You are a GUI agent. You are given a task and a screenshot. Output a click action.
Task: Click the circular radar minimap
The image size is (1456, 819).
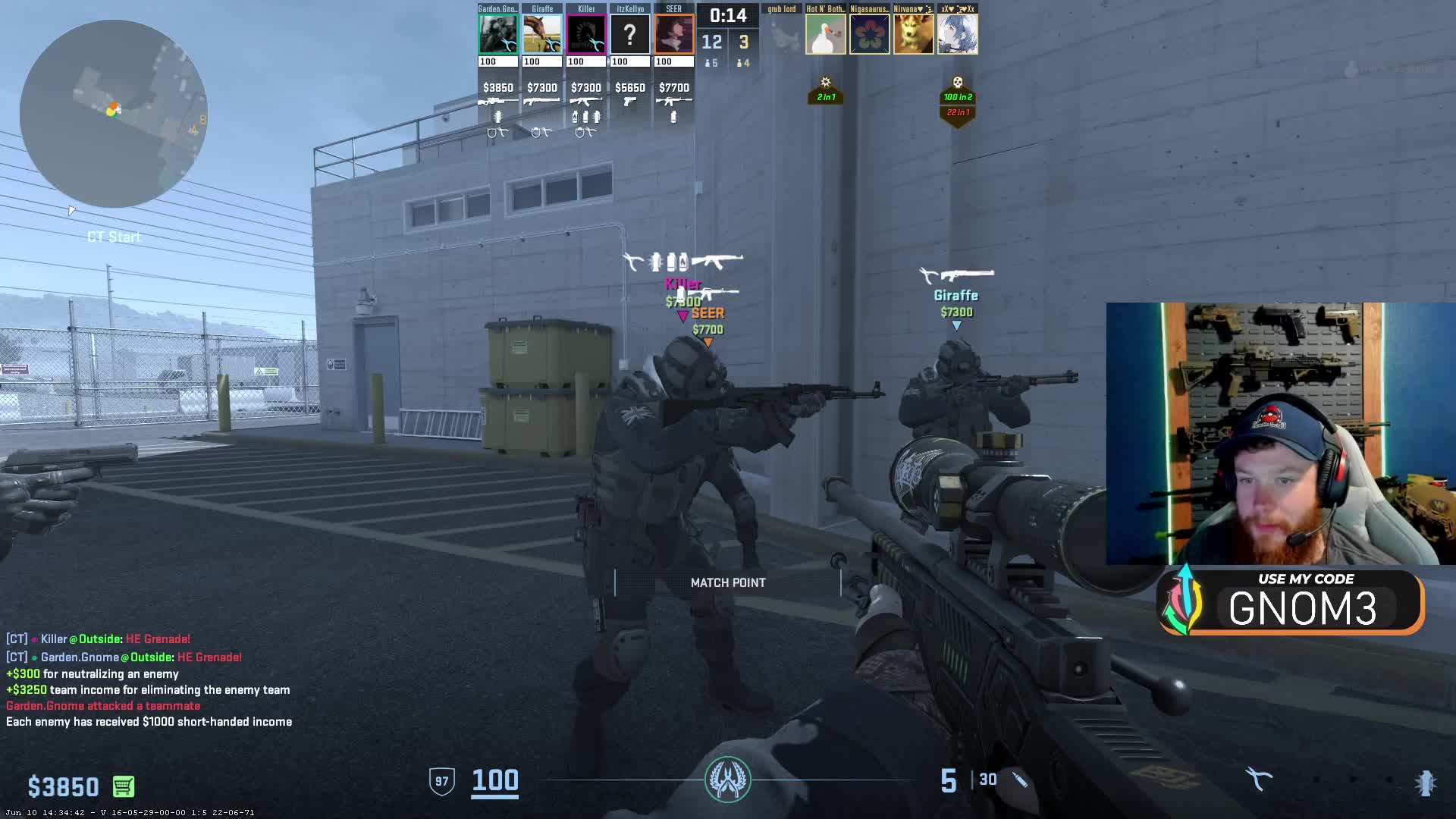point(114,114)
